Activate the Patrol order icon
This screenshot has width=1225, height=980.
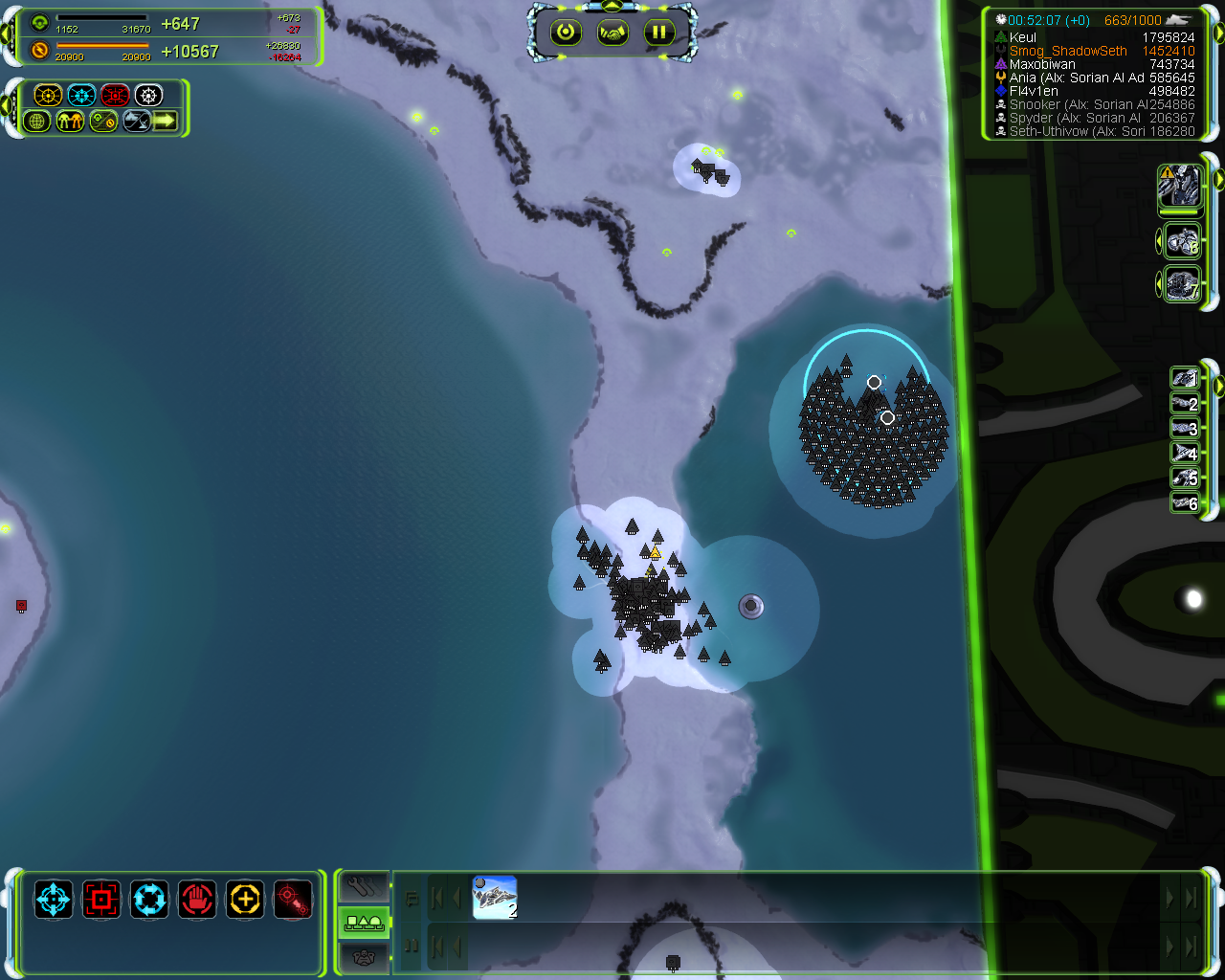[149, 900]
